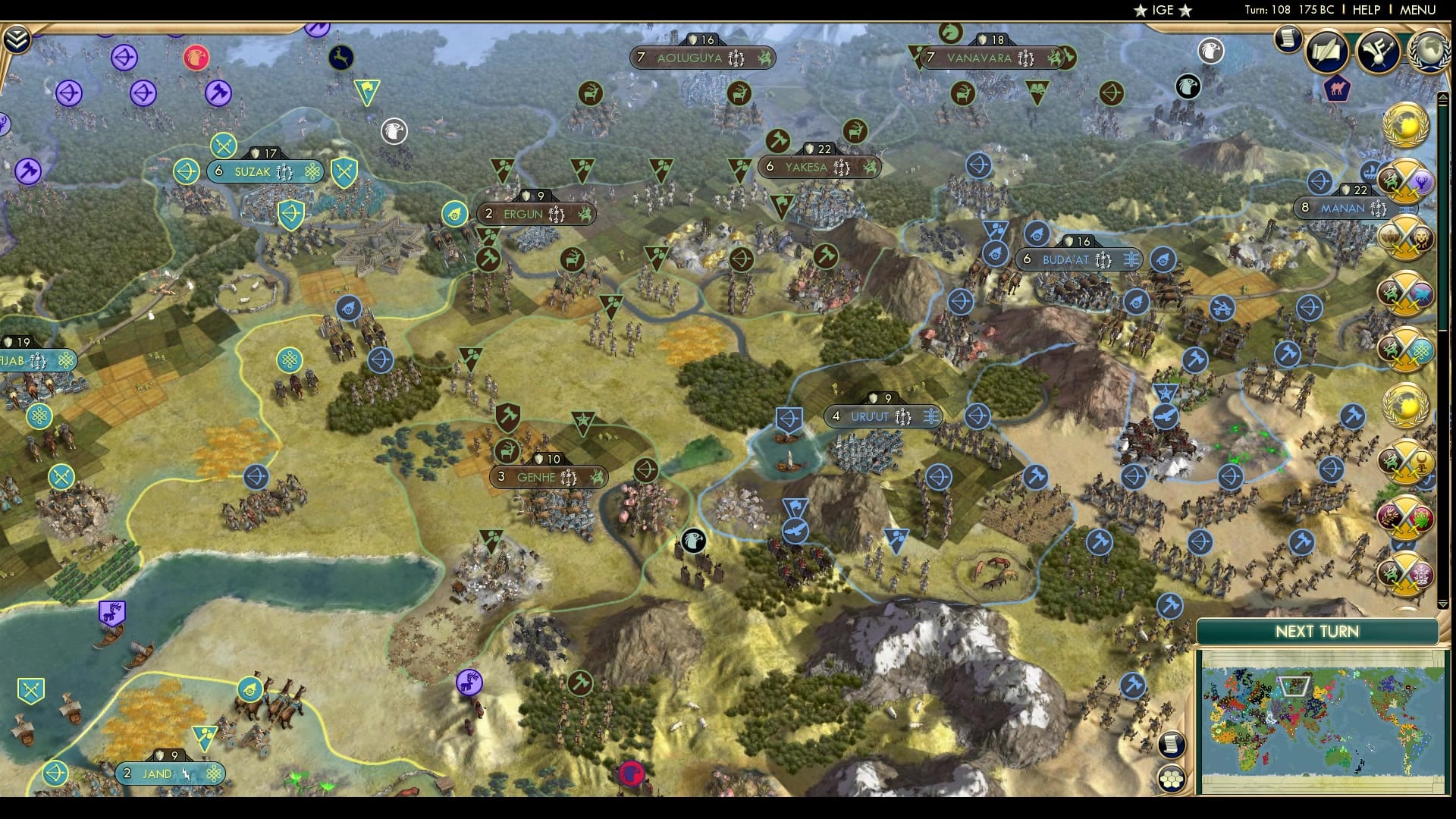Open map options via the scroll icon above minimap
The image size is (1456, 819).
(1172, 744)
